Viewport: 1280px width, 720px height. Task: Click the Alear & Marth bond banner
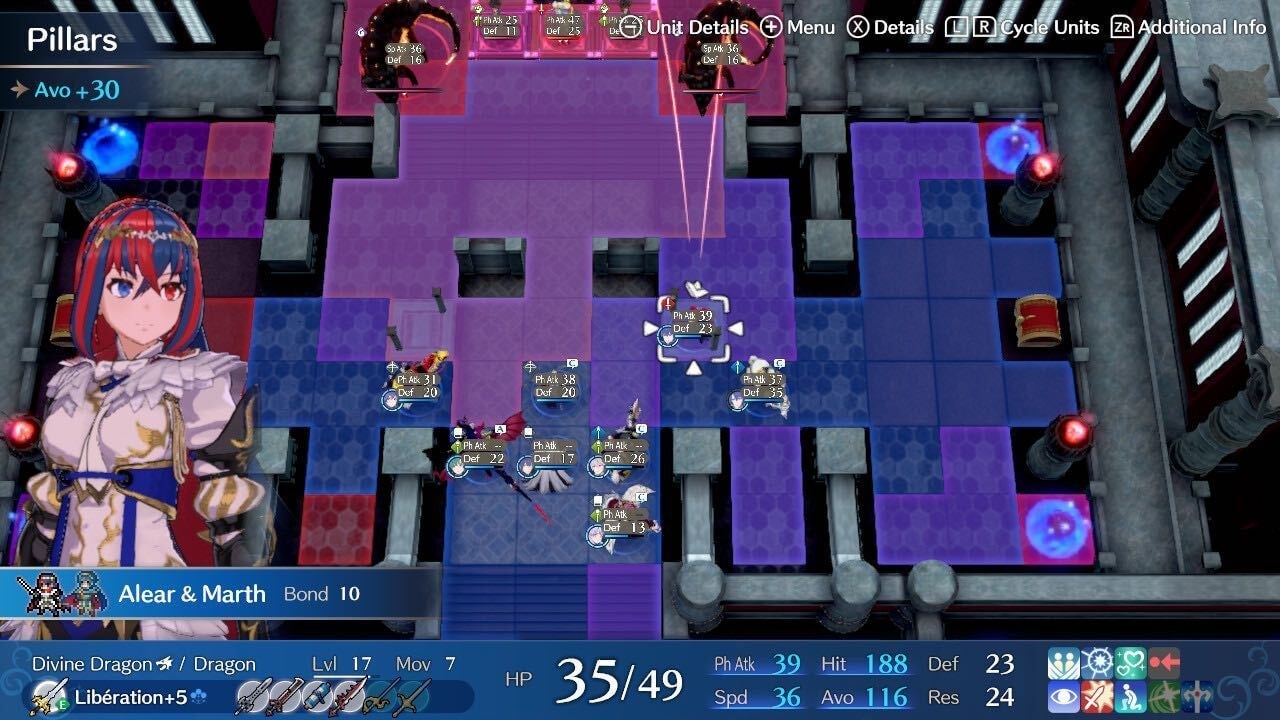coord(190,592)
